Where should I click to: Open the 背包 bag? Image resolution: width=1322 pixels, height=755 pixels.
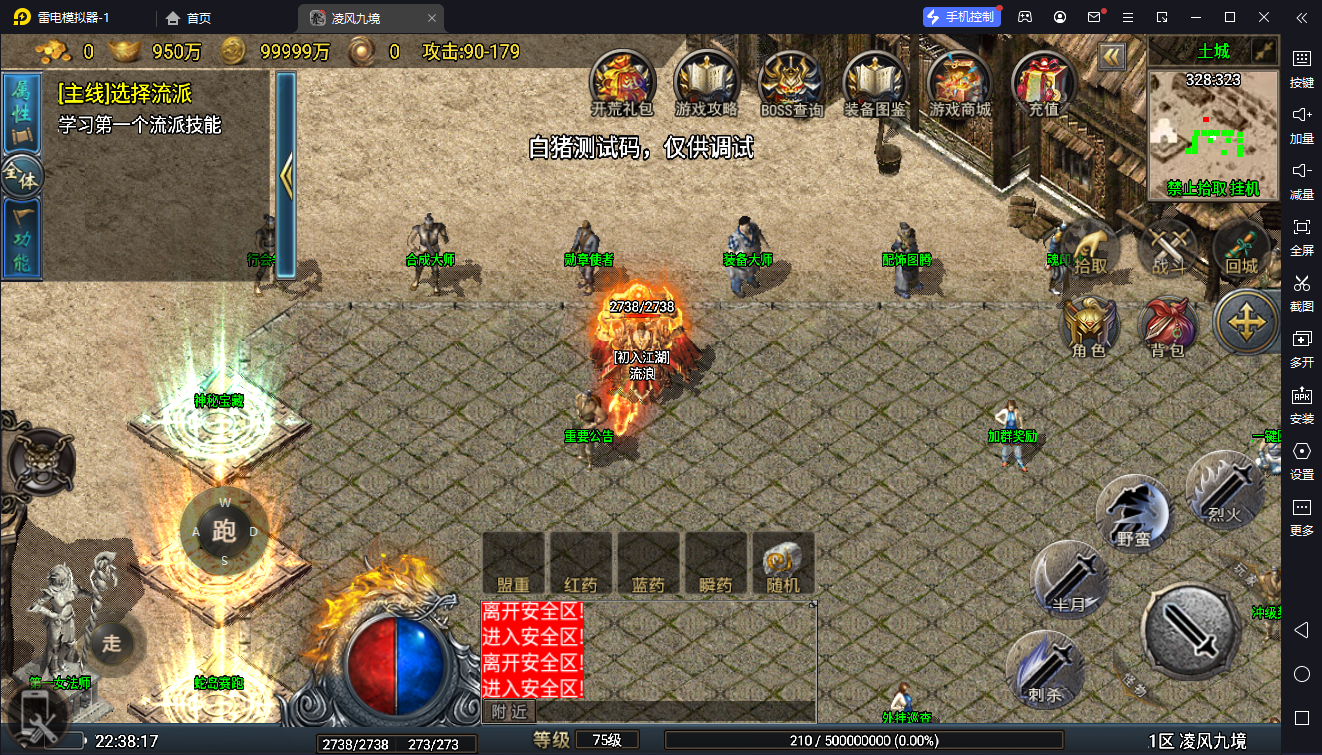point(1168,326)
